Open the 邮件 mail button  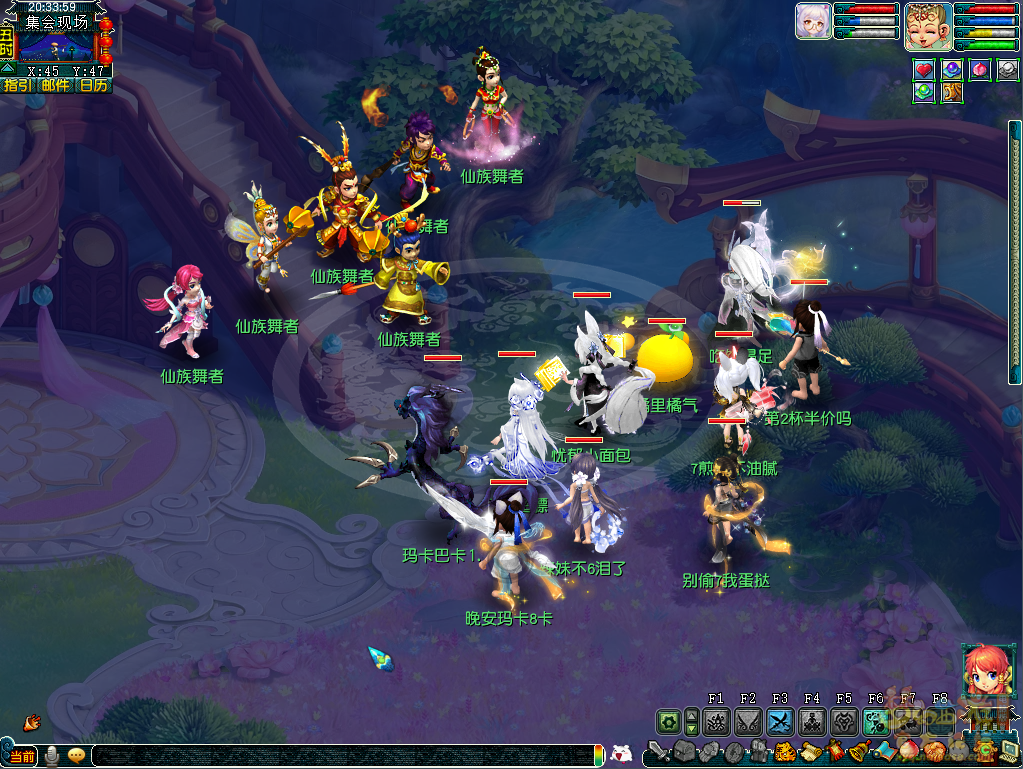(x=55, y=85)
